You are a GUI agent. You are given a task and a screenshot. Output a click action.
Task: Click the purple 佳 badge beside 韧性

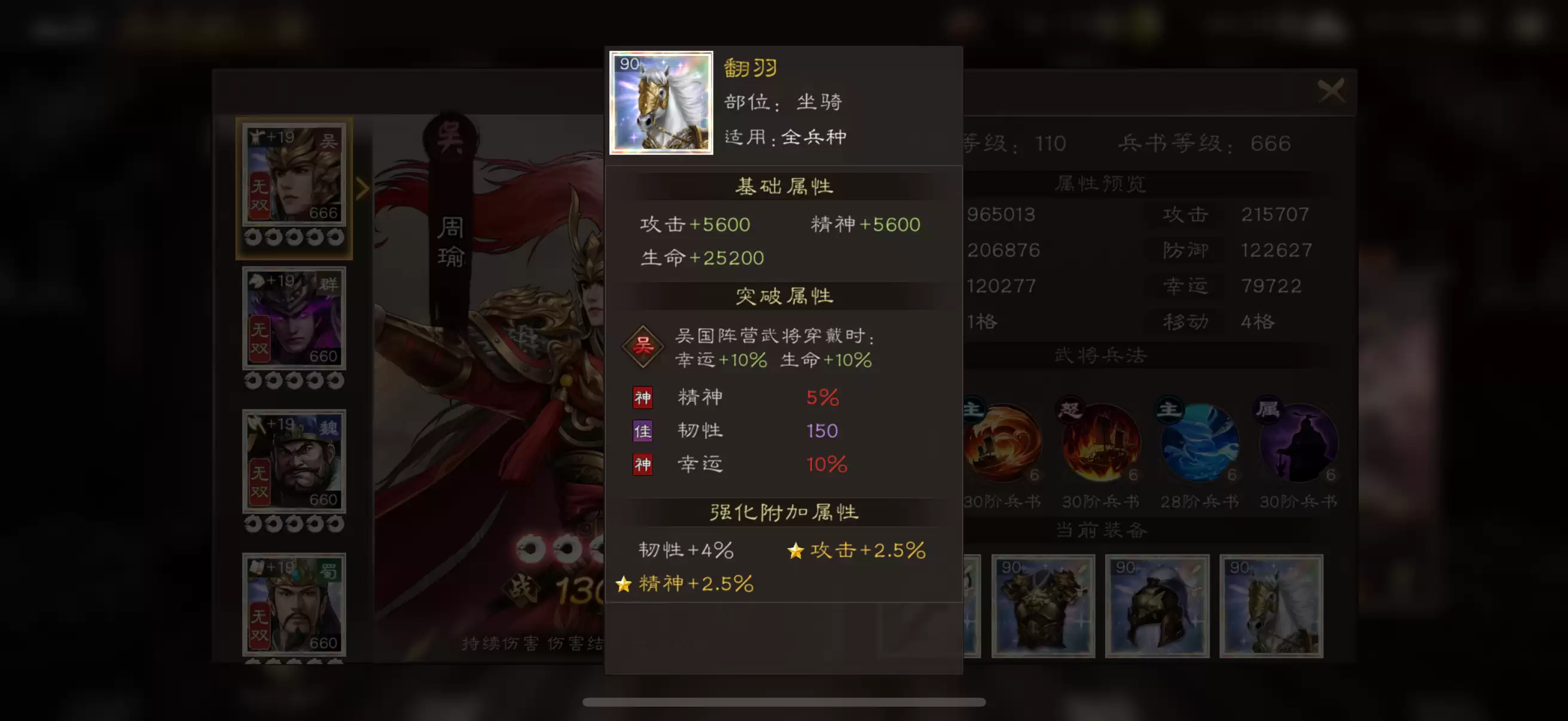(x=643, y=431)
